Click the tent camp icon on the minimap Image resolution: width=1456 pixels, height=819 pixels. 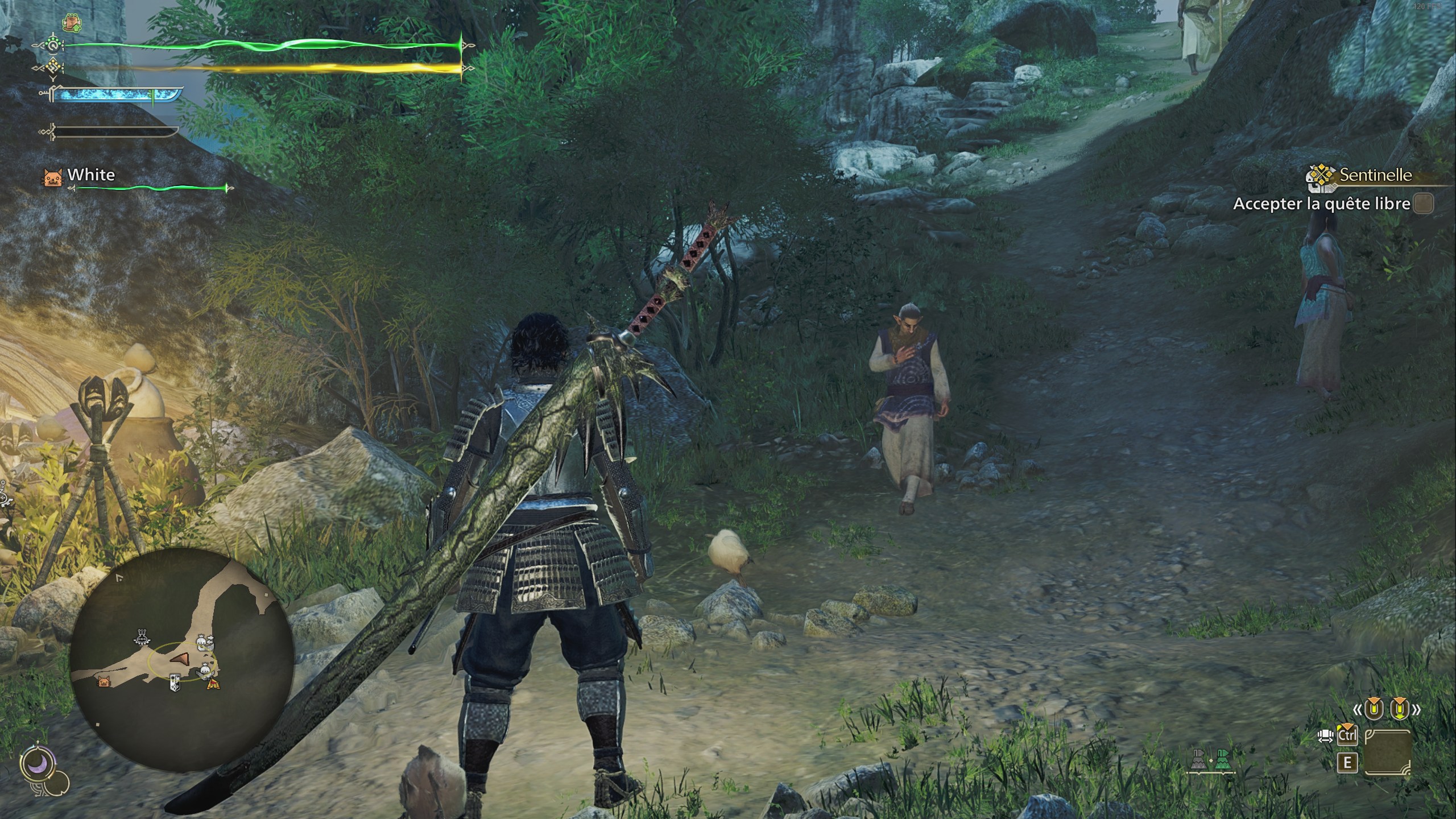pos(214,685)
